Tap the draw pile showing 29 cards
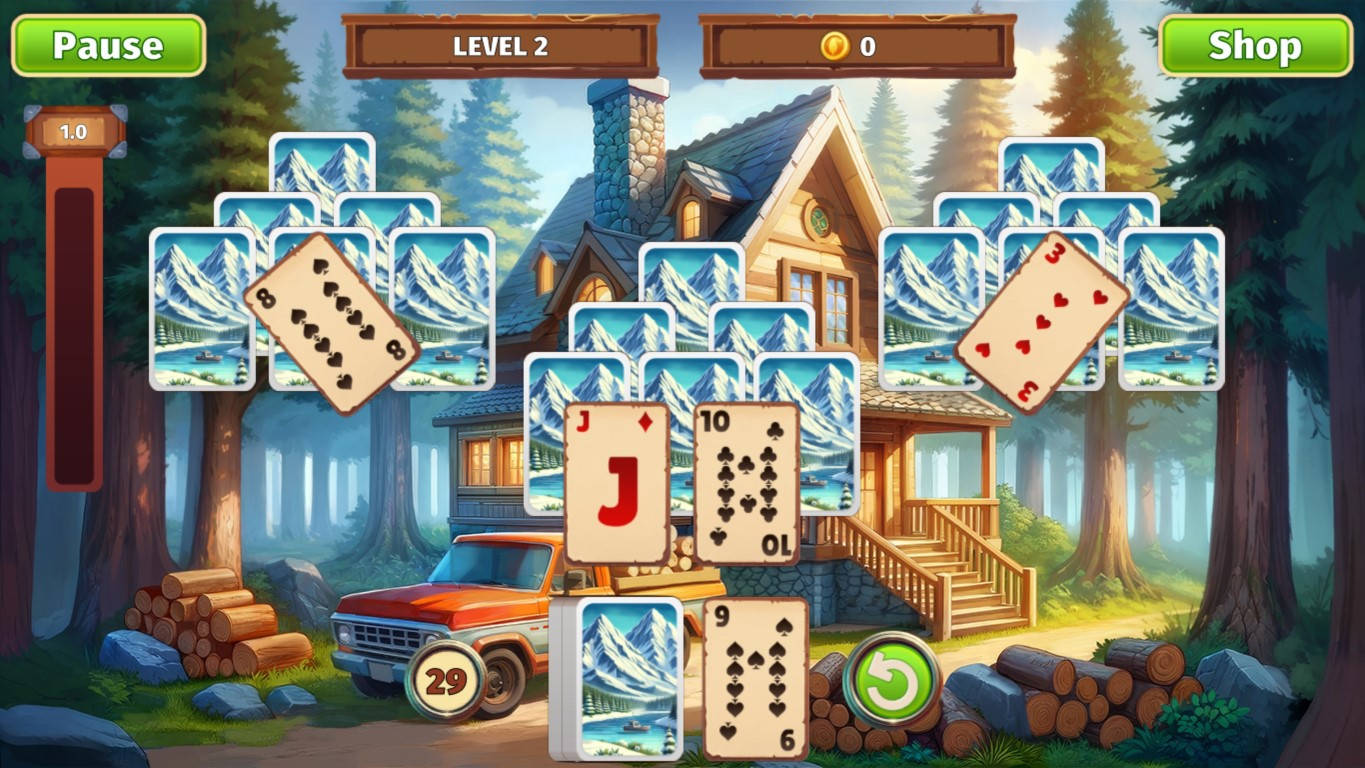Viewport: 1365px width, 768px height. click(x=447, y=679)
